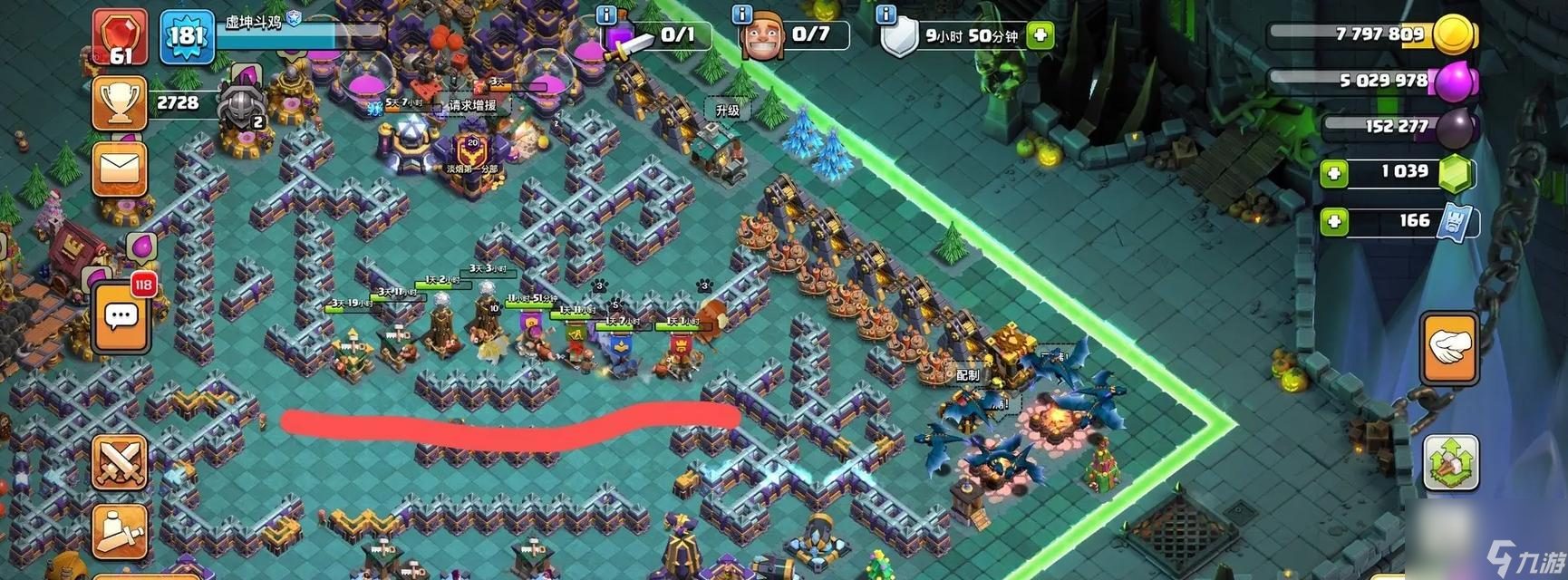Open the chat panel with 118 unread
Screen dimensions: 1568x580
pos(121,316)
